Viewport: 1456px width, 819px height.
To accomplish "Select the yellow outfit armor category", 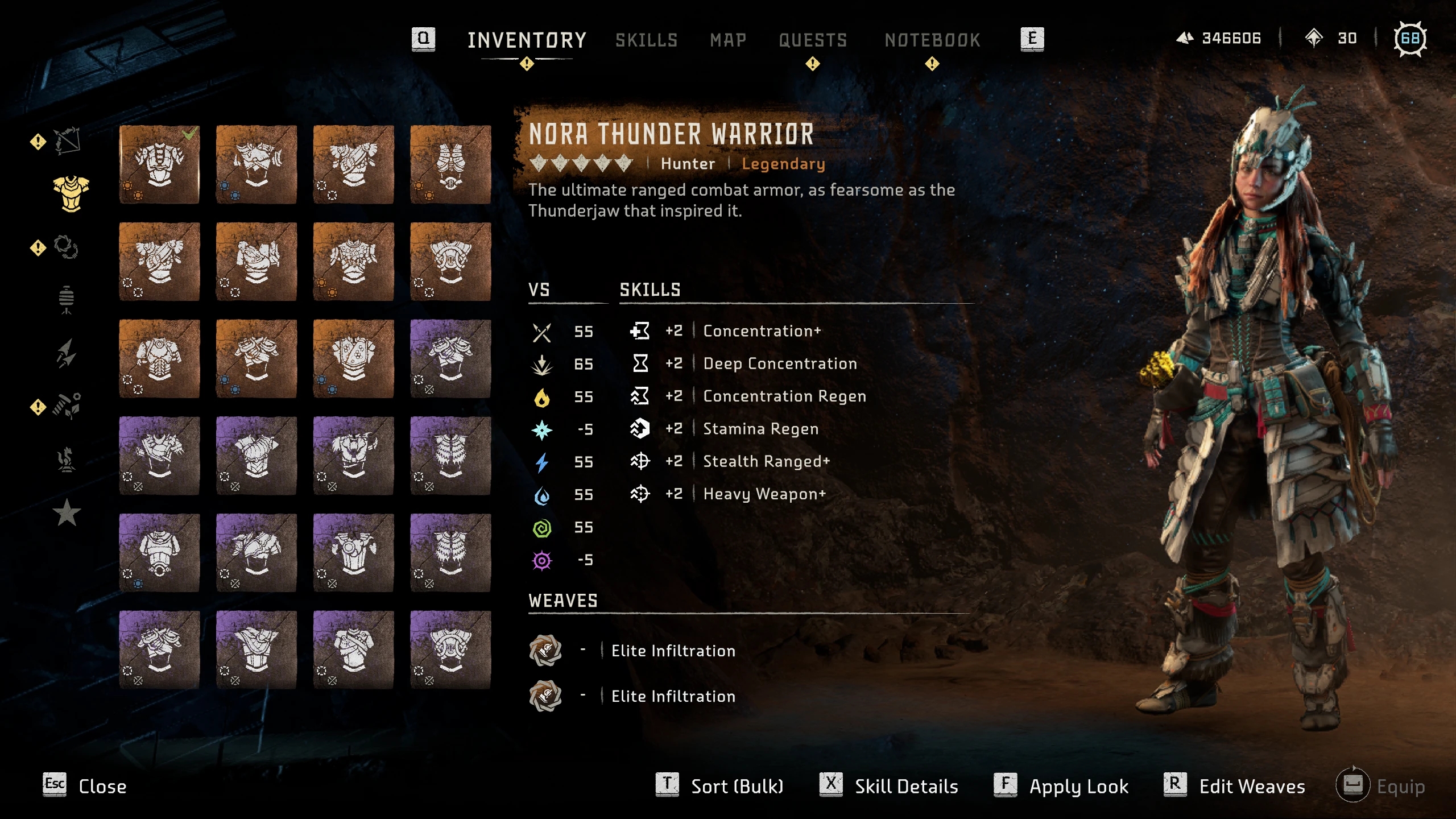I will click(71, 193).
